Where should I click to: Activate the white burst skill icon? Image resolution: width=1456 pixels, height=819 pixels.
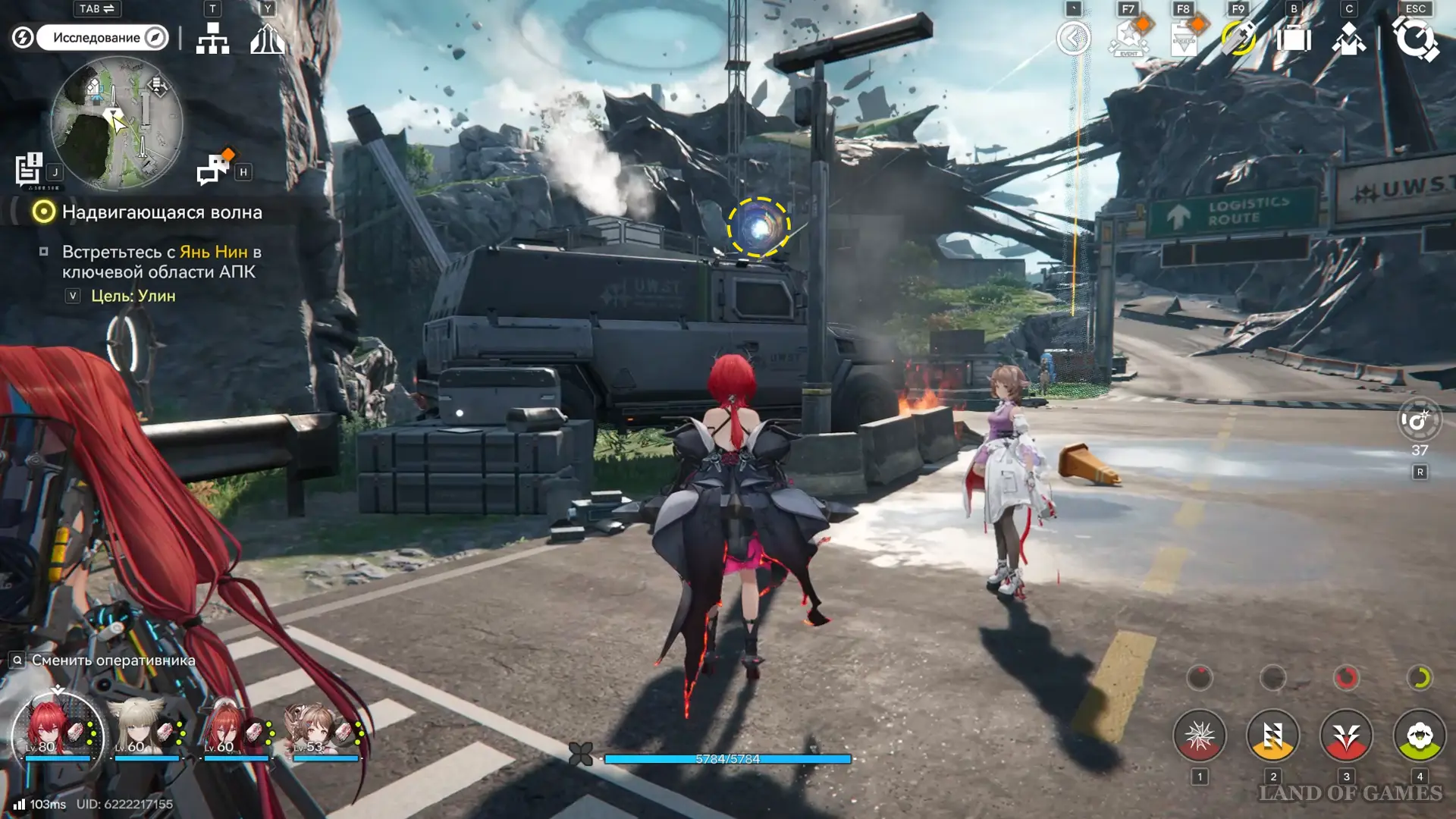tap(1199, 736)
